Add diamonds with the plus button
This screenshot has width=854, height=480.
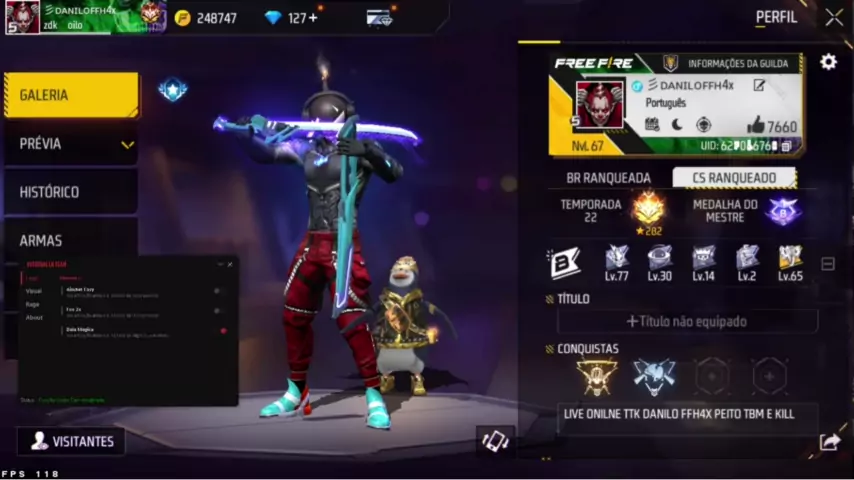click(313, 18)
